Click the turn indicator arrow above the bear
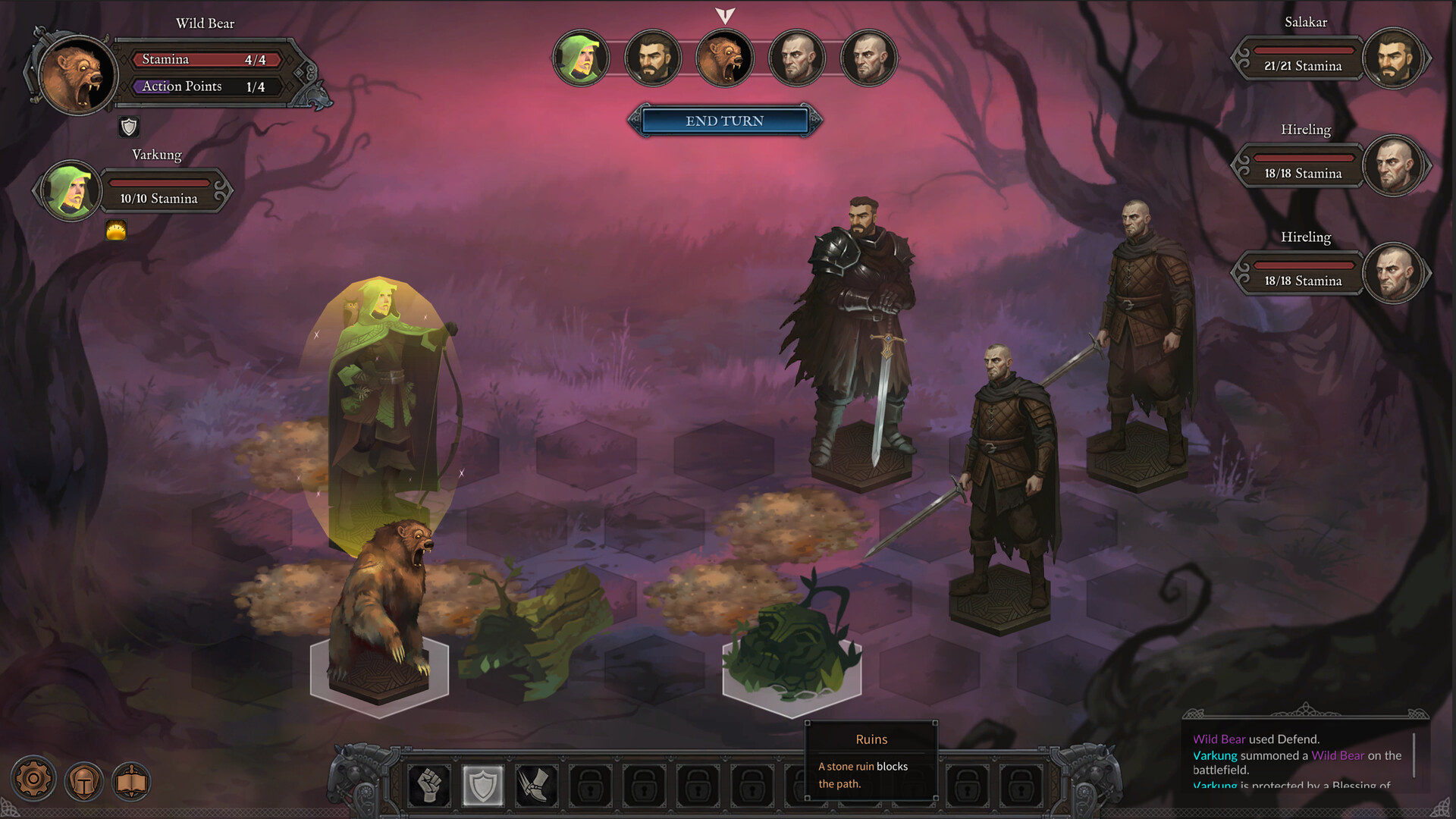 pyautogui.click(x=724, y=15)
